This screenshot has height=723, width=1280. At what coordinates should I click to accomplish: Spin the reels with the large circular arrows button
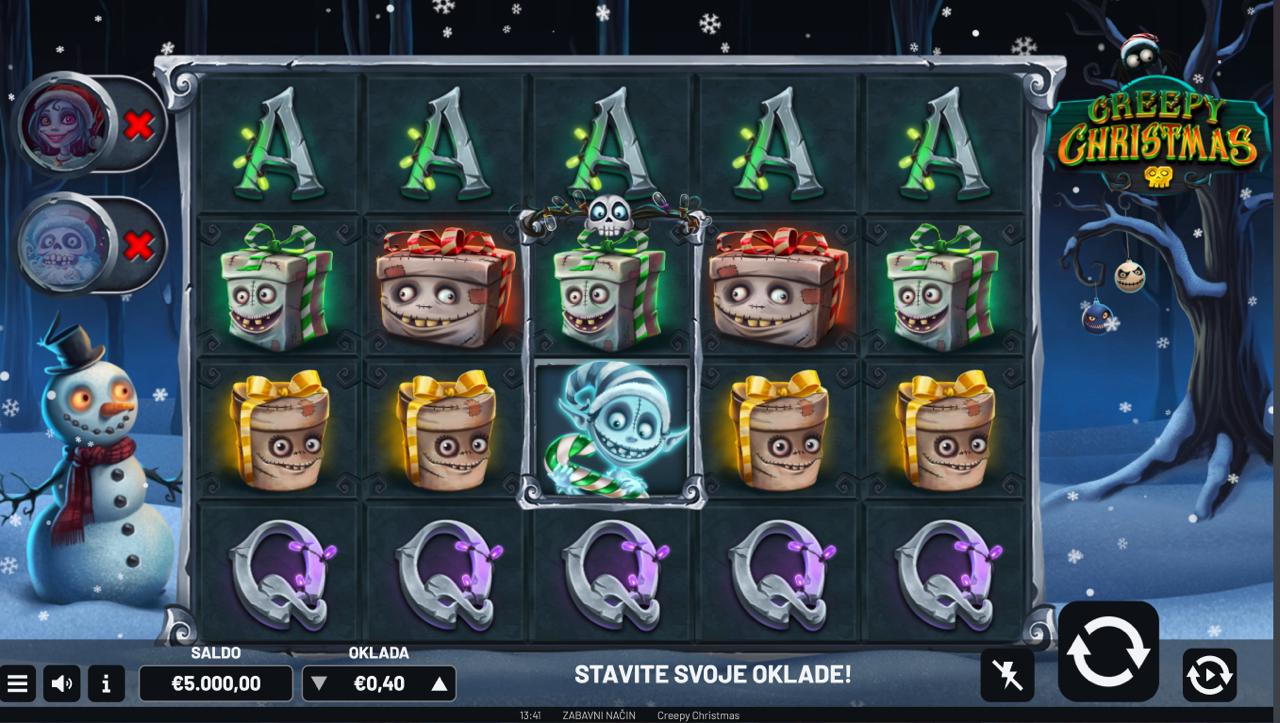(x=1108, y=651)
